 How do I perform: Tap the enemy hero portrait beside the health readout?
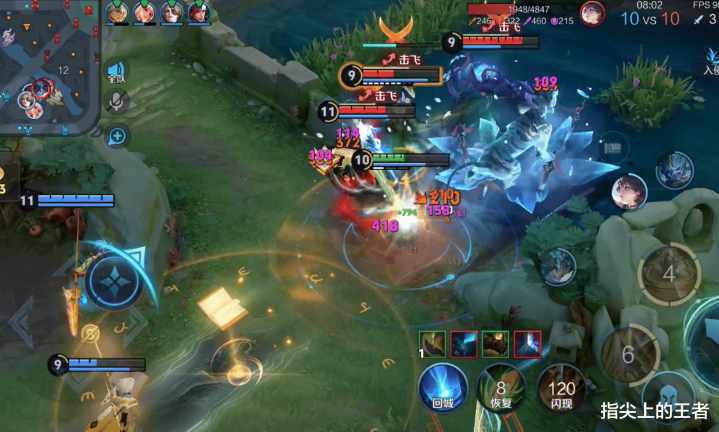point(592,14)
